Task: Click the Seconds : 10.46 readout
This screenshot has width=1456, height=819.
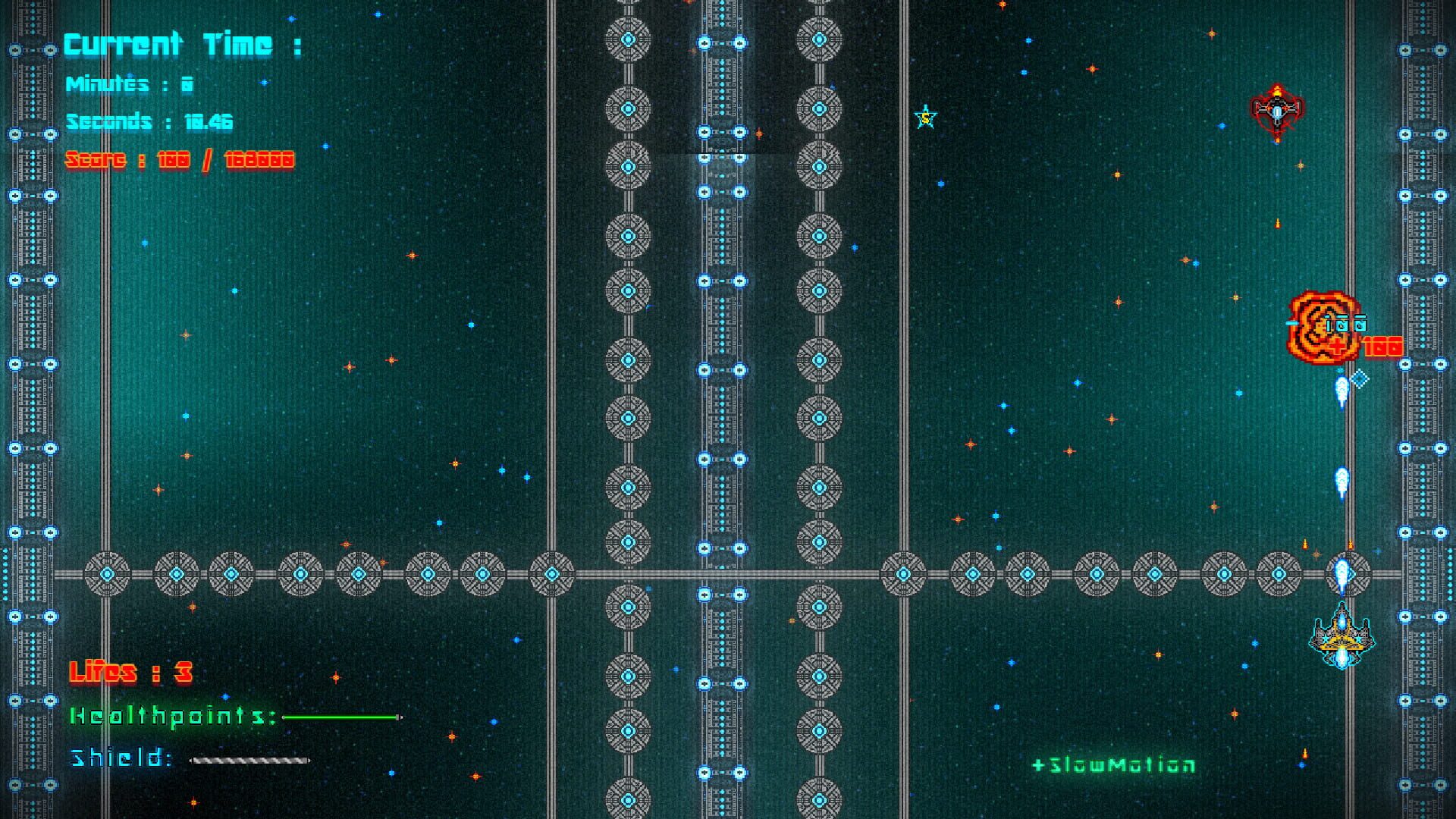Action: pyautogui.click(x=150, y=121)
